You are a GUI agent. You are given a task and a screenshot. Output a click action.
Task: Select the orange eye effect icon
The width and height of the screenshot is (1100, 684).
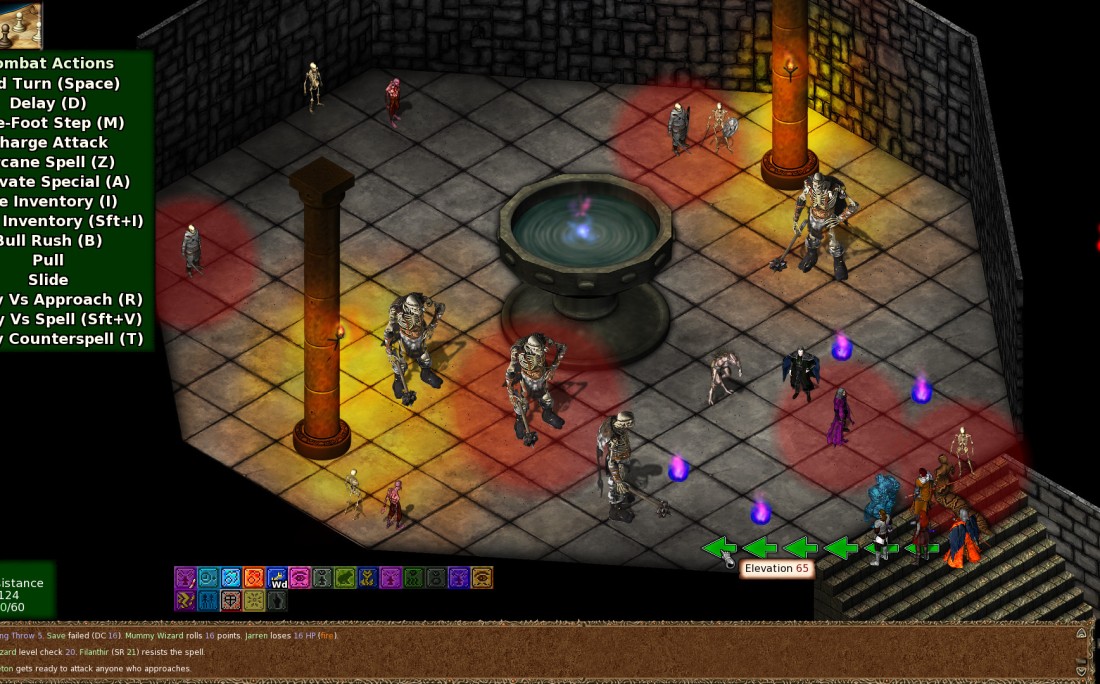click(481, 577)
